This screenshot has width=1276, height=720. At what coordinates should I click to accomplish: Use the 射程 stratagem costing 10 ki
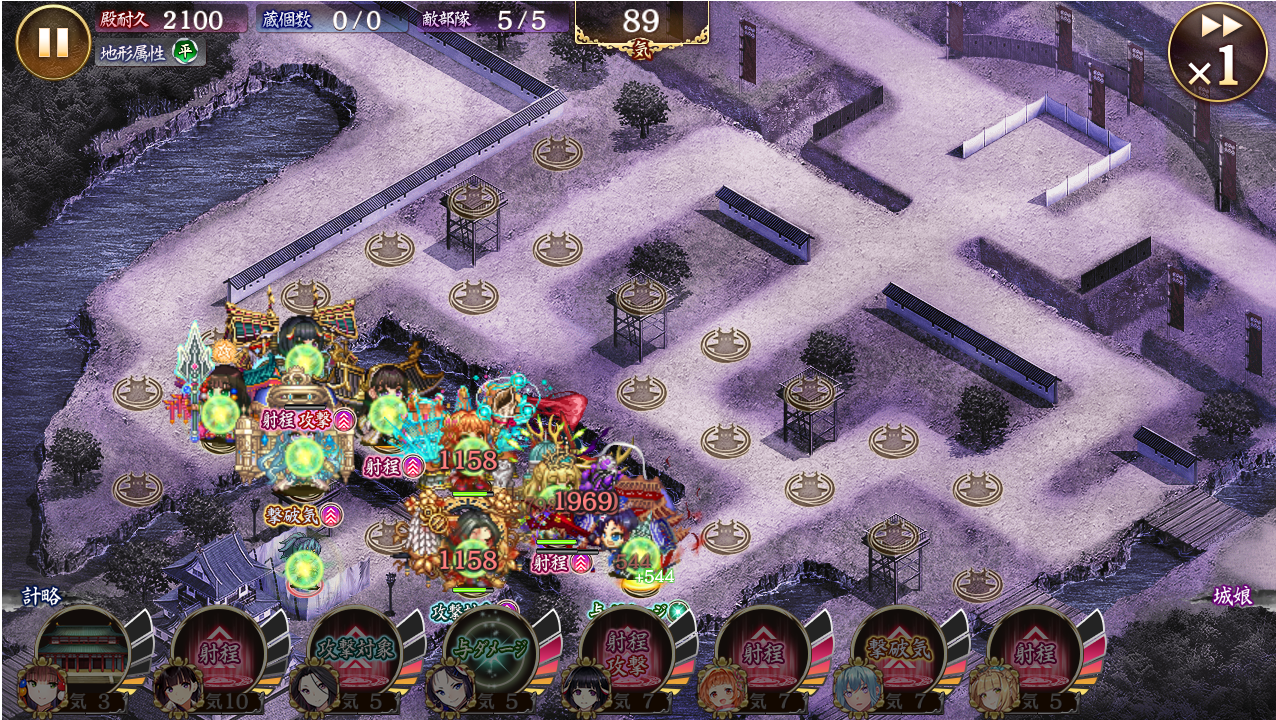(x=218, y=653)
